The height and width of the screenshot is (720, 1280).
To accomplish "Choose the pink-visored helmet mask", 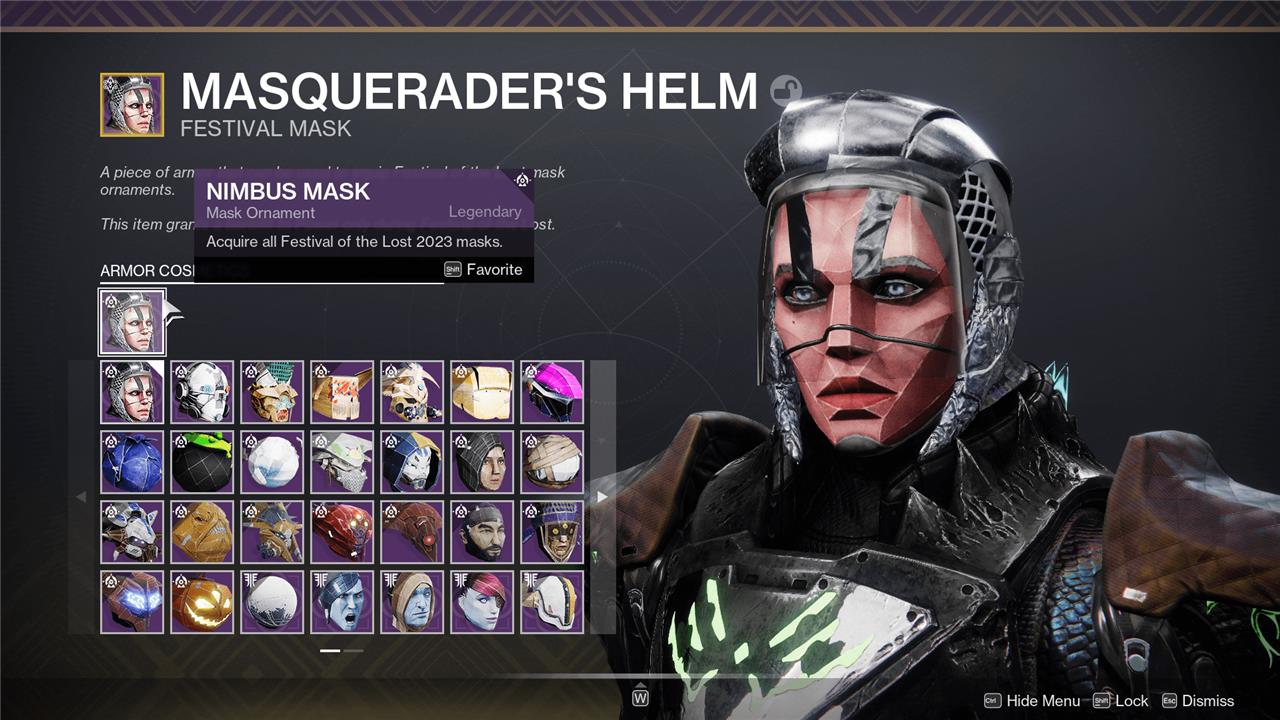I will click(x=552, y=392).
